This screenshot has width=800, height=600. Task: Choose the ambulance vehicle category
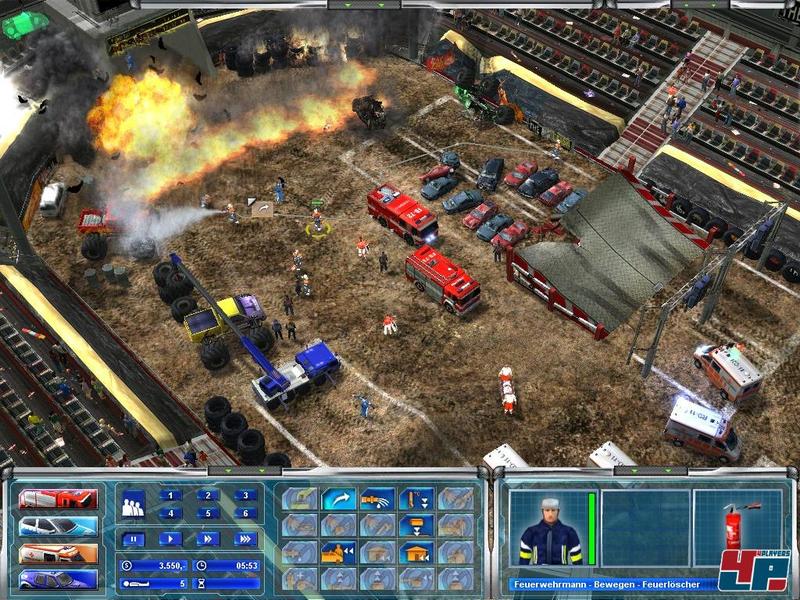point(58,553)
